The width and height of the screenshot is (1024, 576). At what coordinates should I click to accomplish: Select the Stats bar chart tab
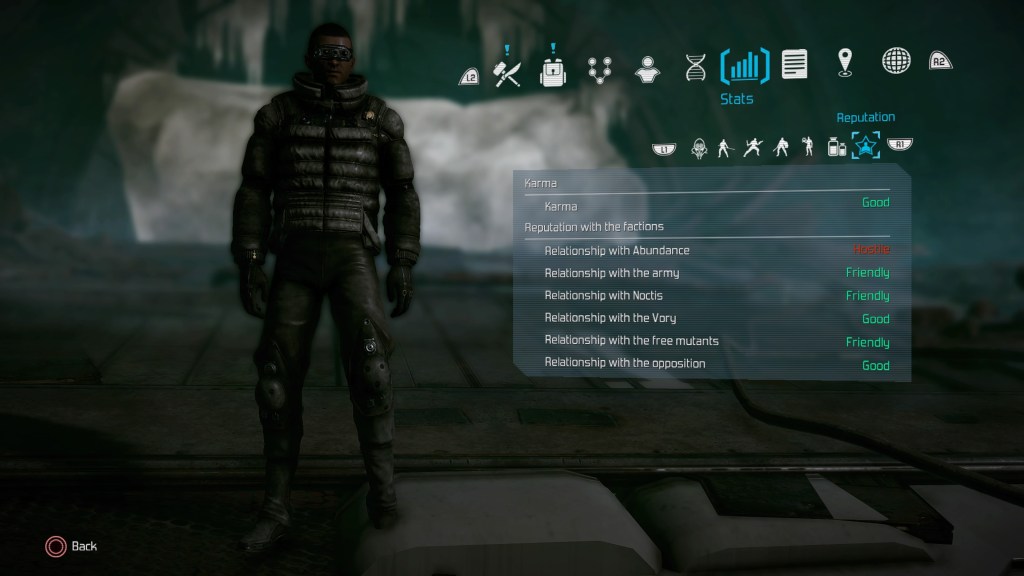744,67
